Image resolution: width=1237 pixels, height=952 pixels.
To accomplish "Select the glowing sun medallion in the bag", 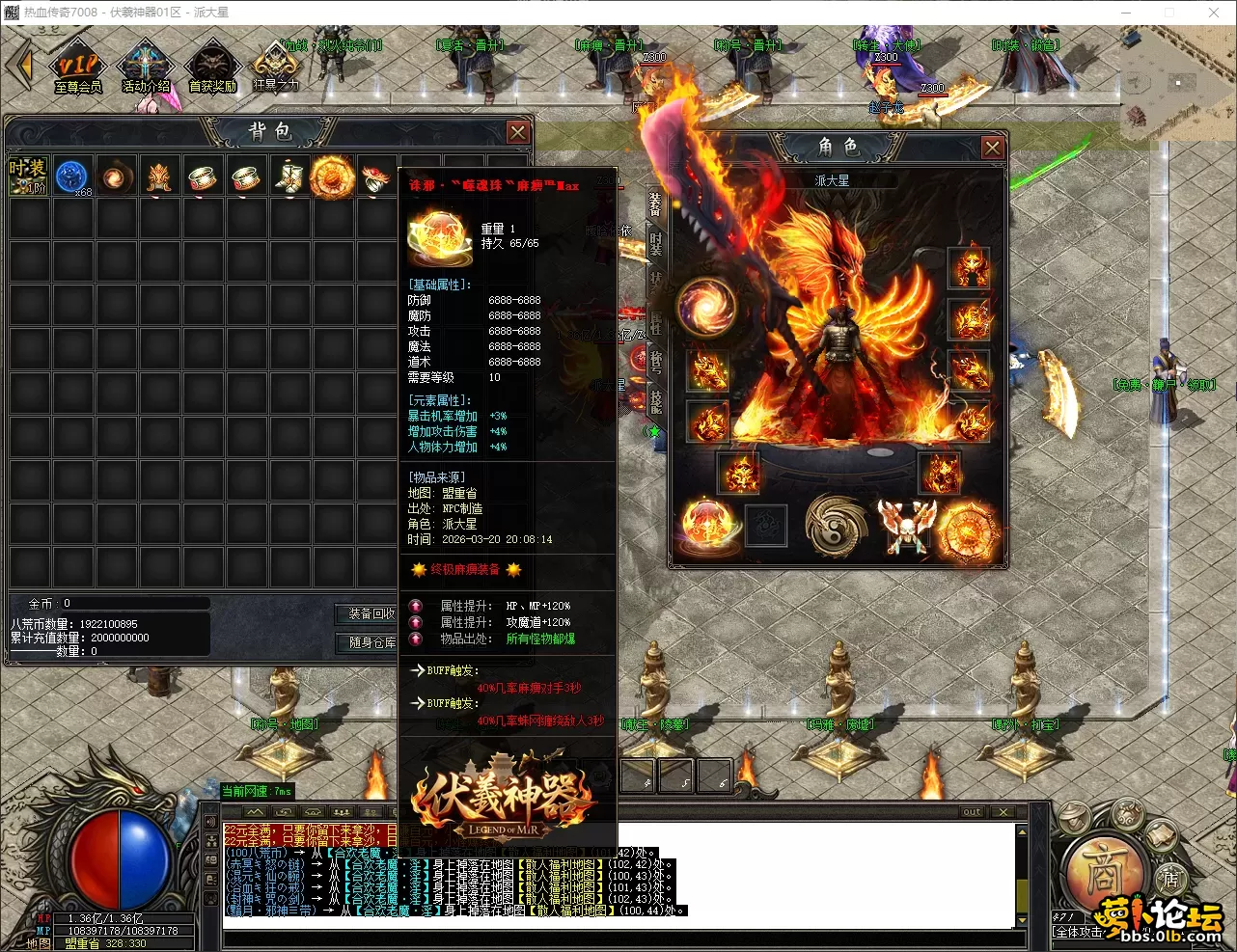I will coord(332,177).
